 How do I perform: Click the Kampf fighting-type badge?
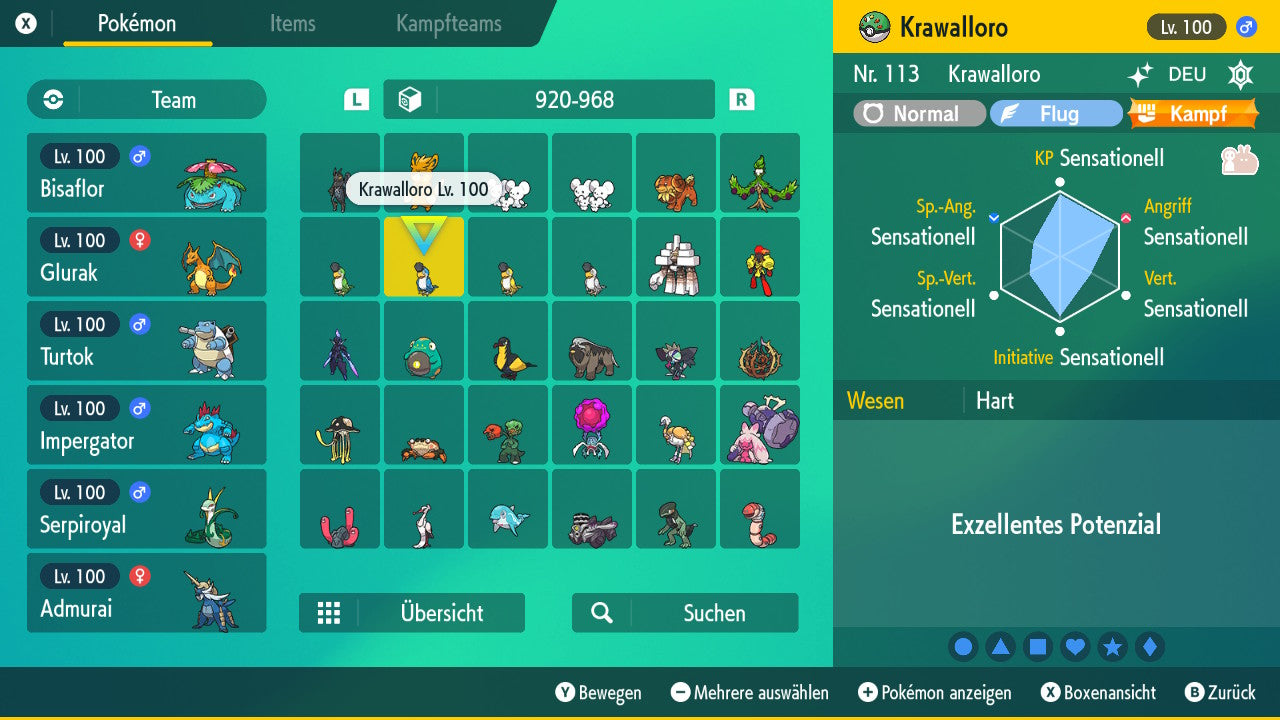[1196, 113]
